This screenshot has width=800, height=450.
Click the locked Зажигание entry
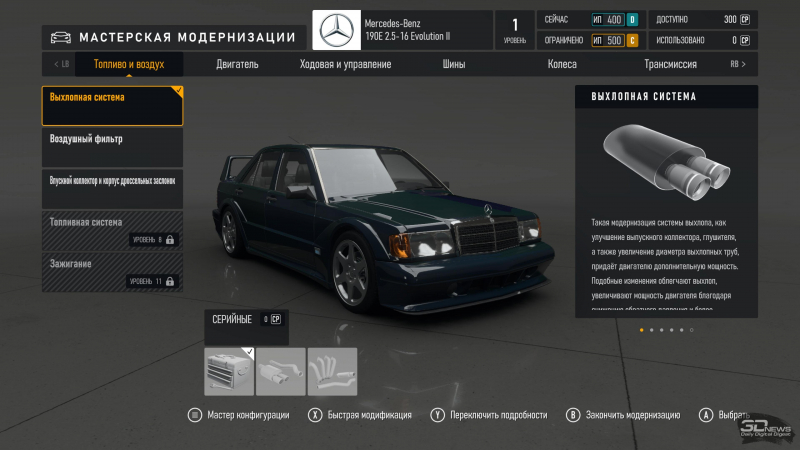point(112,271)
